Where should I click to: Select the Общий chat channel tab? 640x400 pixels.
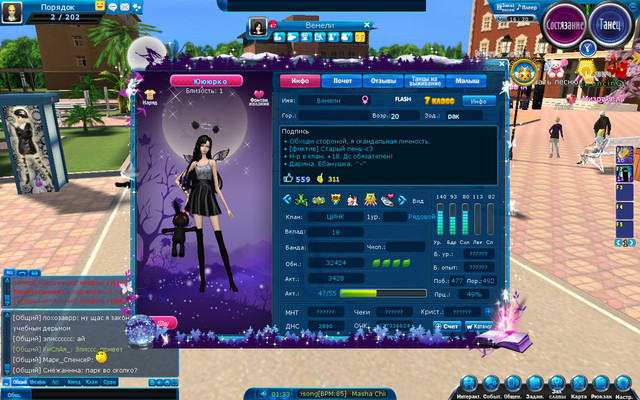tap(19, 381)
